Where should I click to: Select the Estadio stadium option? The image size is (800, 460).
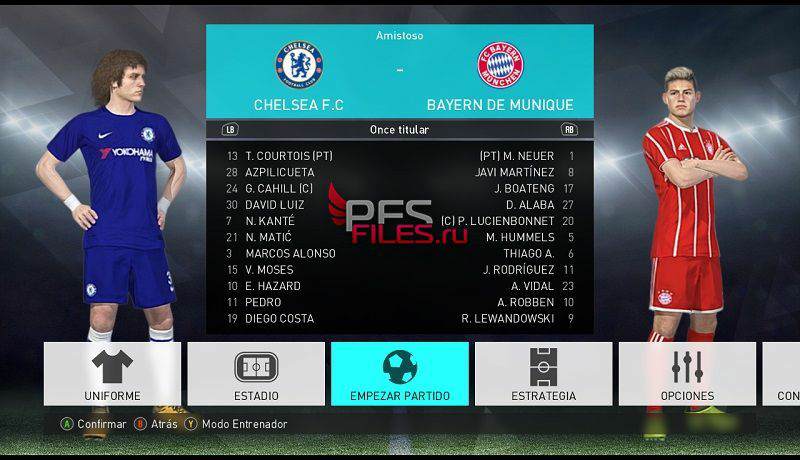[256, 374]
